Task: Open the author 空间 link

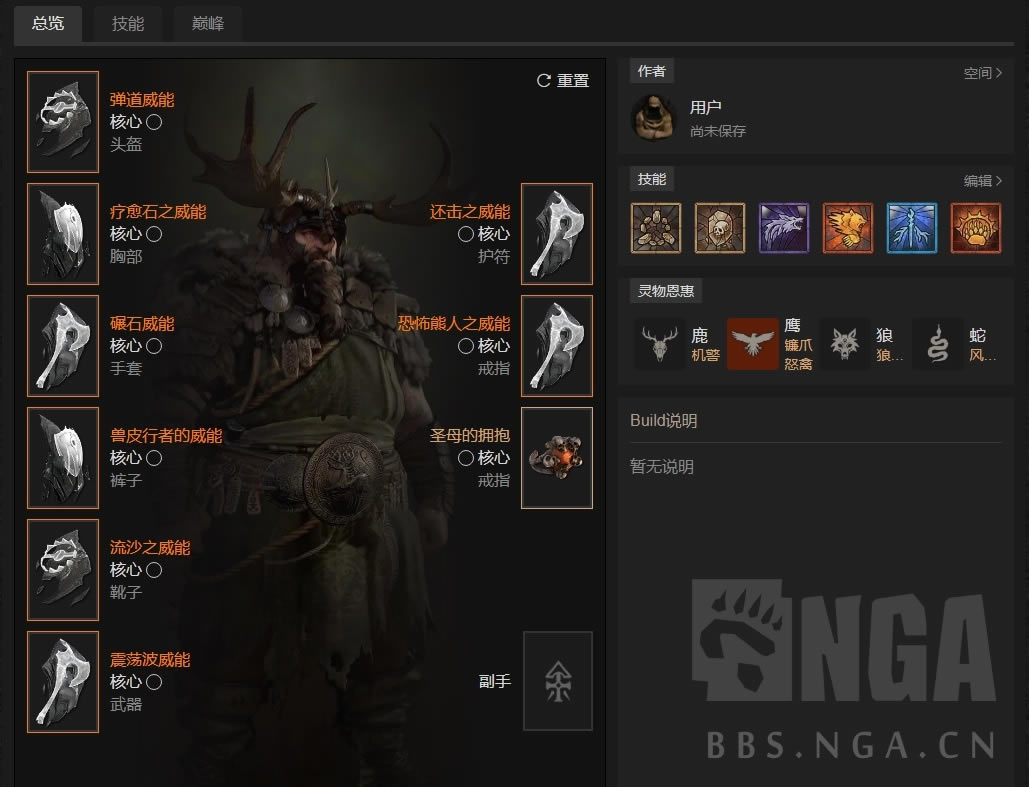Action: tap(982, 73)
